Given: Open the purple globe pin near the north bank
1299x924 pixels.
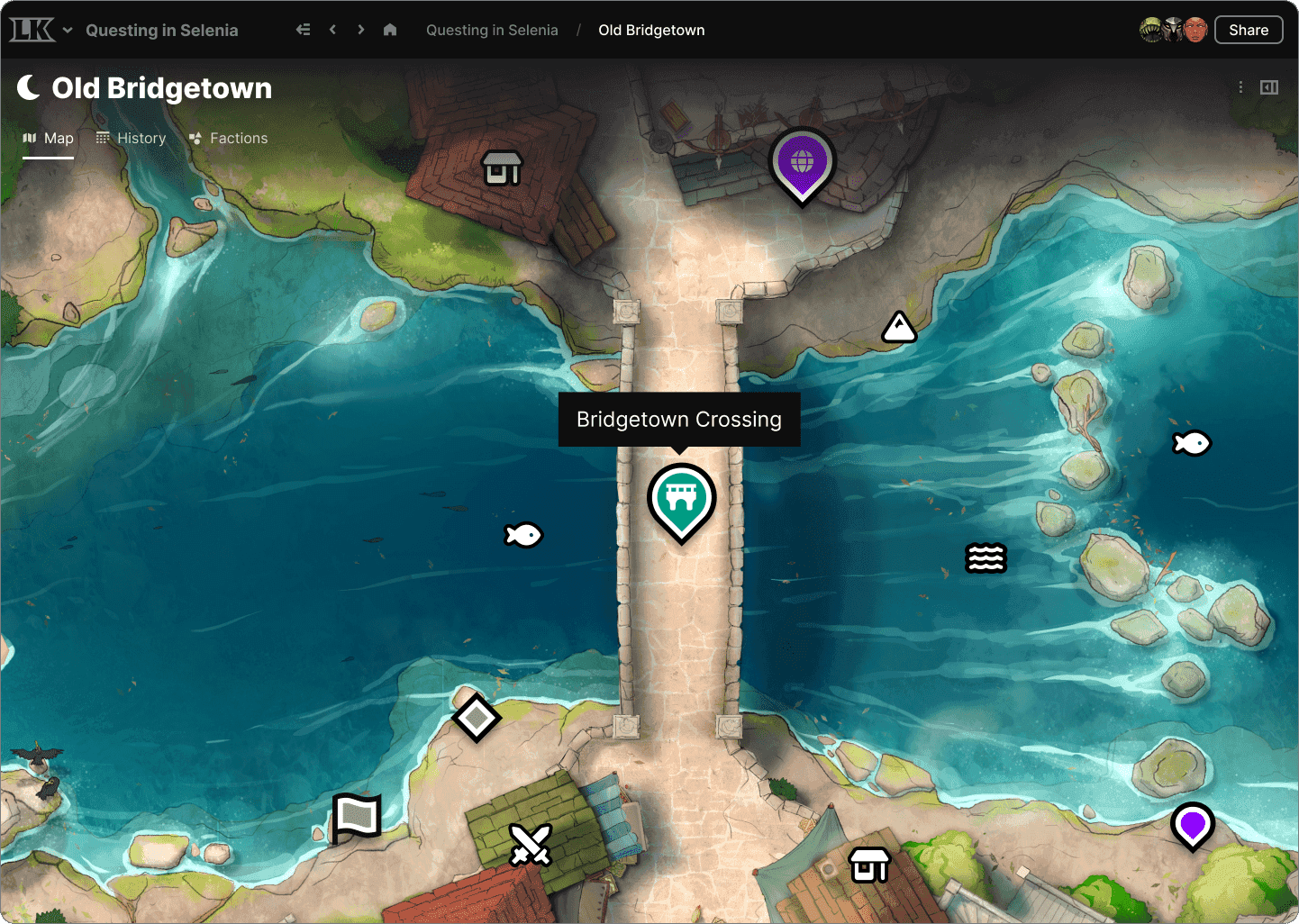Looking at the screenshot, I should [802, 162].
